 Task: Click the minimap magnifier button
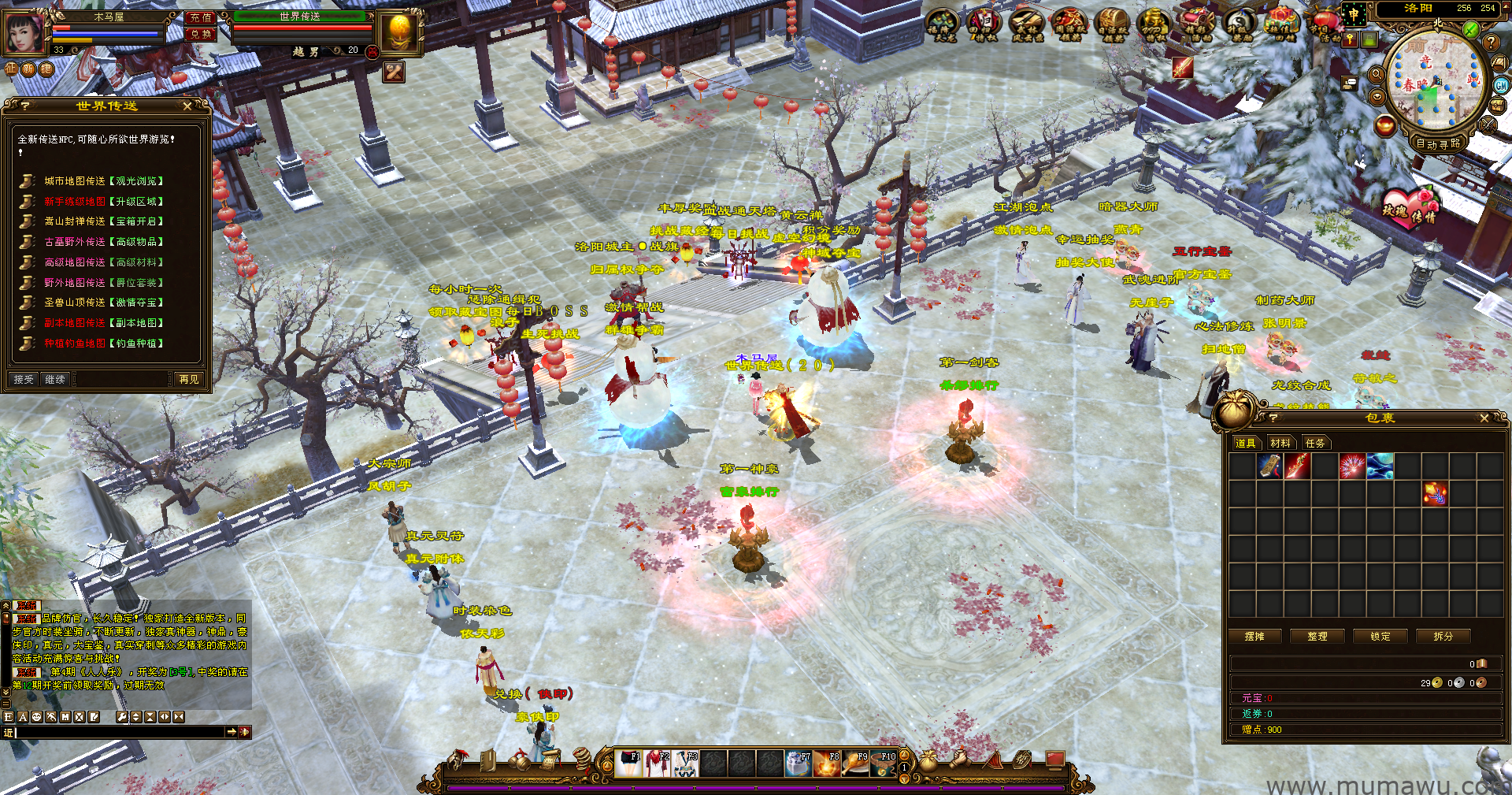click(1377, 74)
